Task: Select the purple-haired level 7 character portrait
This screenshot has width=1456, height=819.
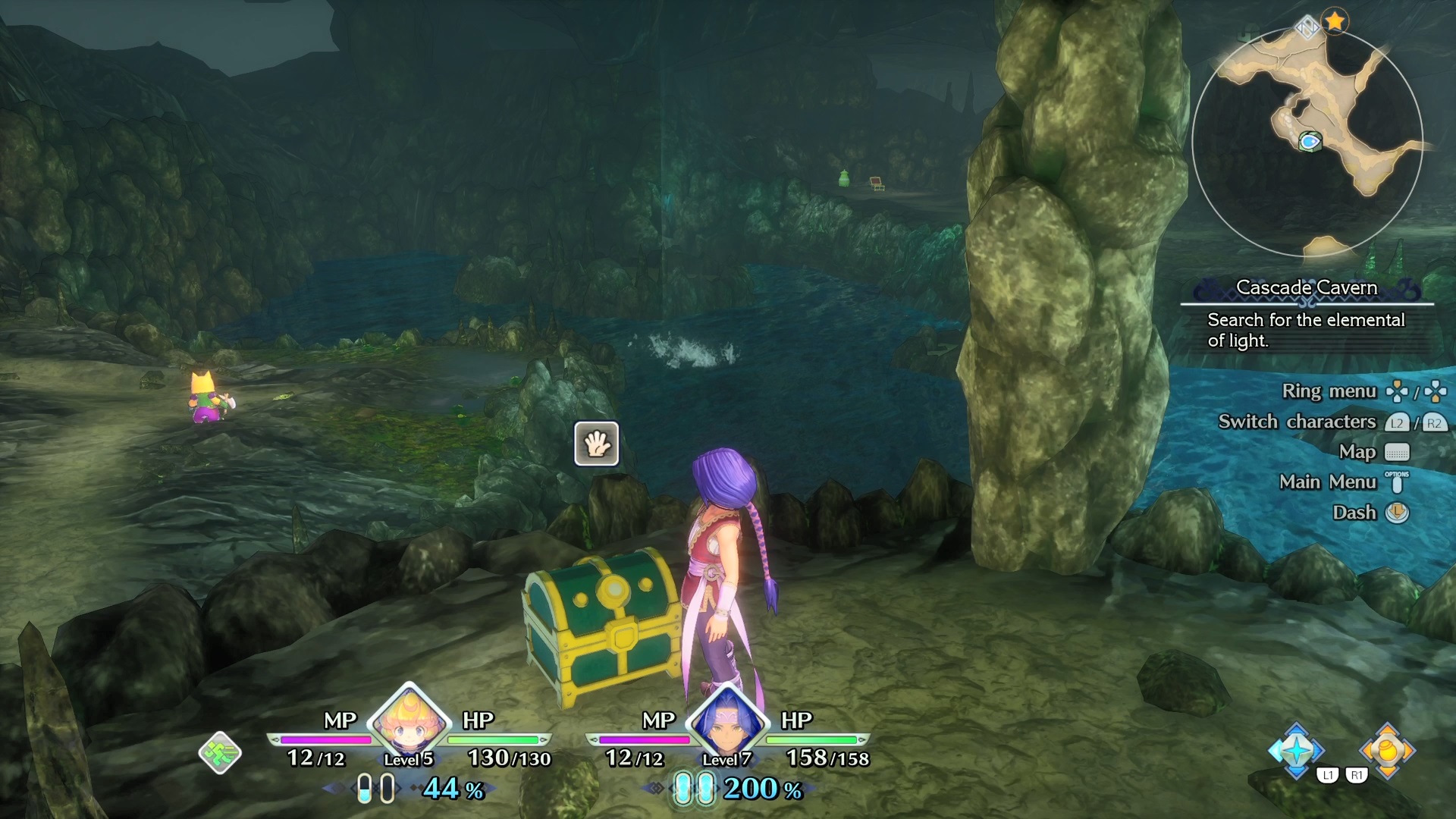Action: click(x=727, y=722)
